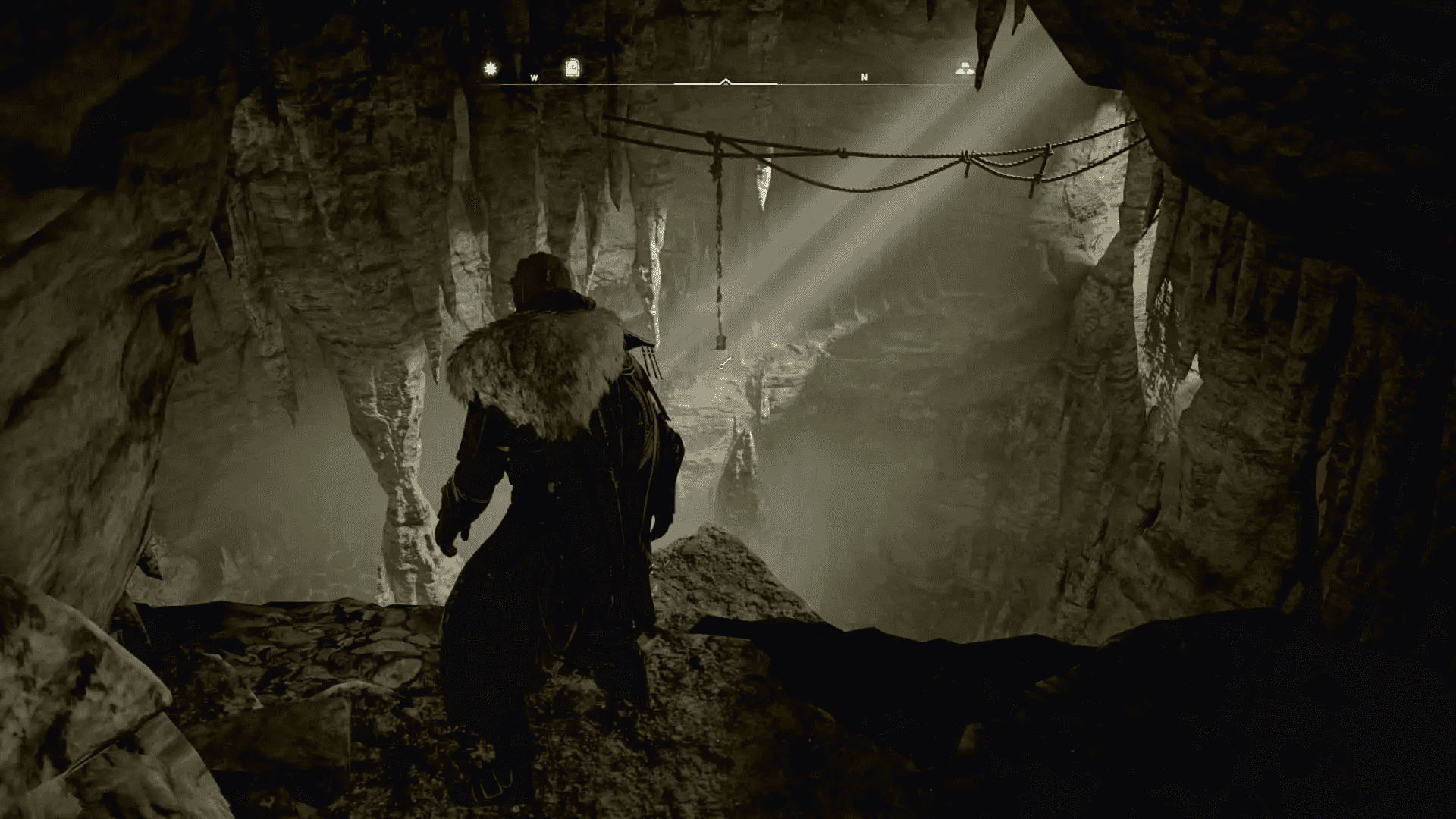Click the N direction marker on the compass
This screenshot has width=1456, height=819.
coord(864,77)
